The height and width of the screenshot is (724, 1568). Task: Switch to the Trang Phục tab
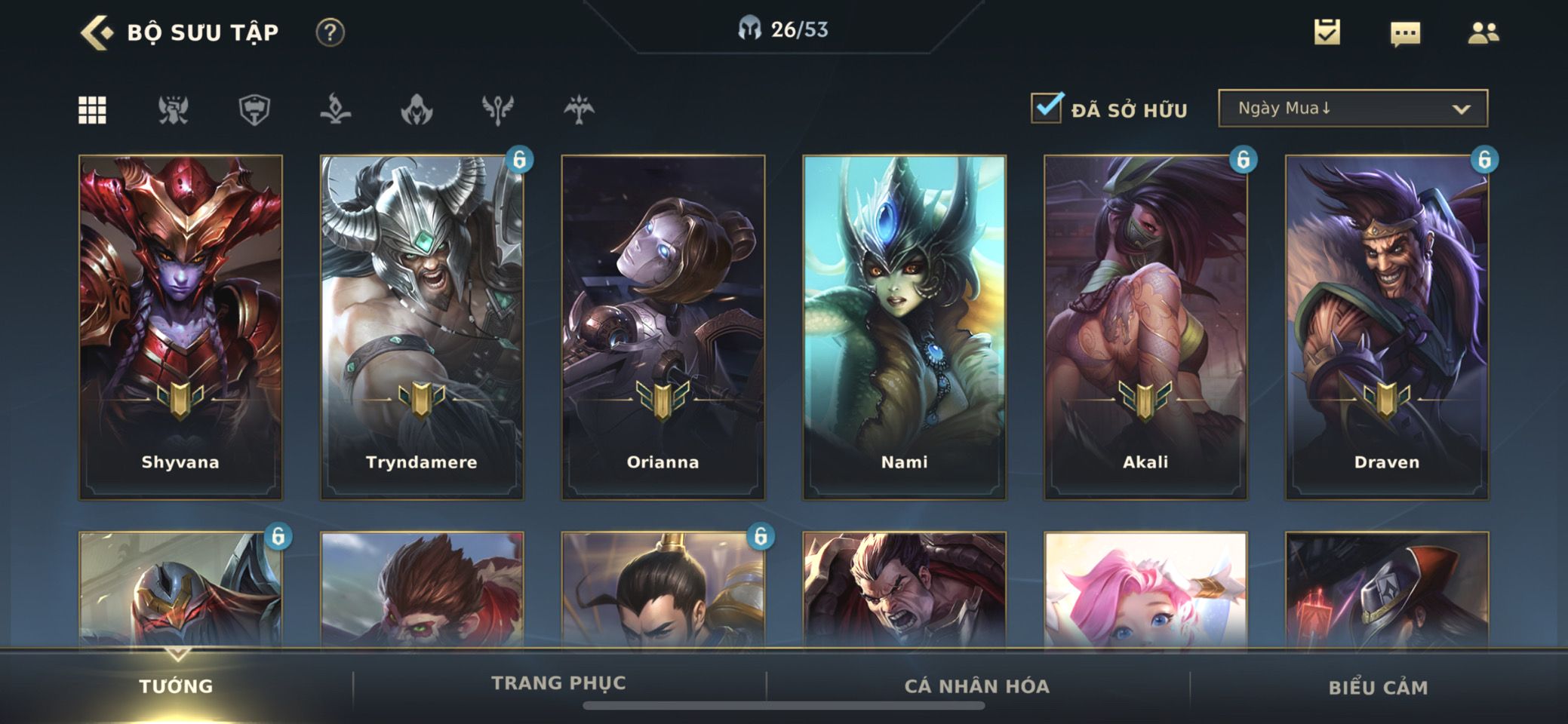558,683
